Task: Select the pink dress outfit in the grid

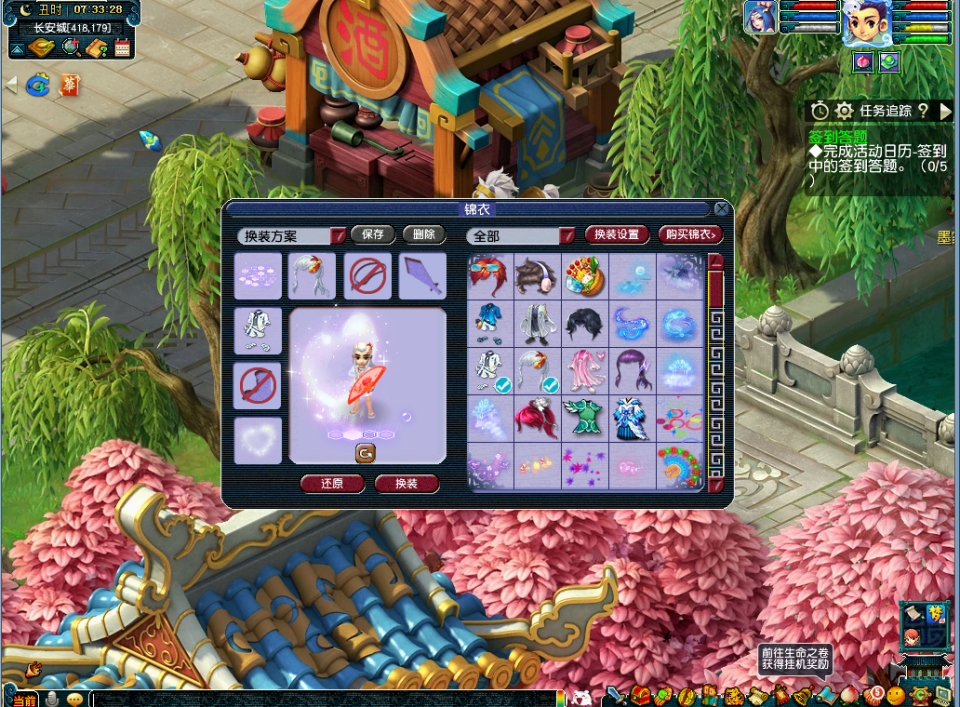Action: [x=586, y=370]
